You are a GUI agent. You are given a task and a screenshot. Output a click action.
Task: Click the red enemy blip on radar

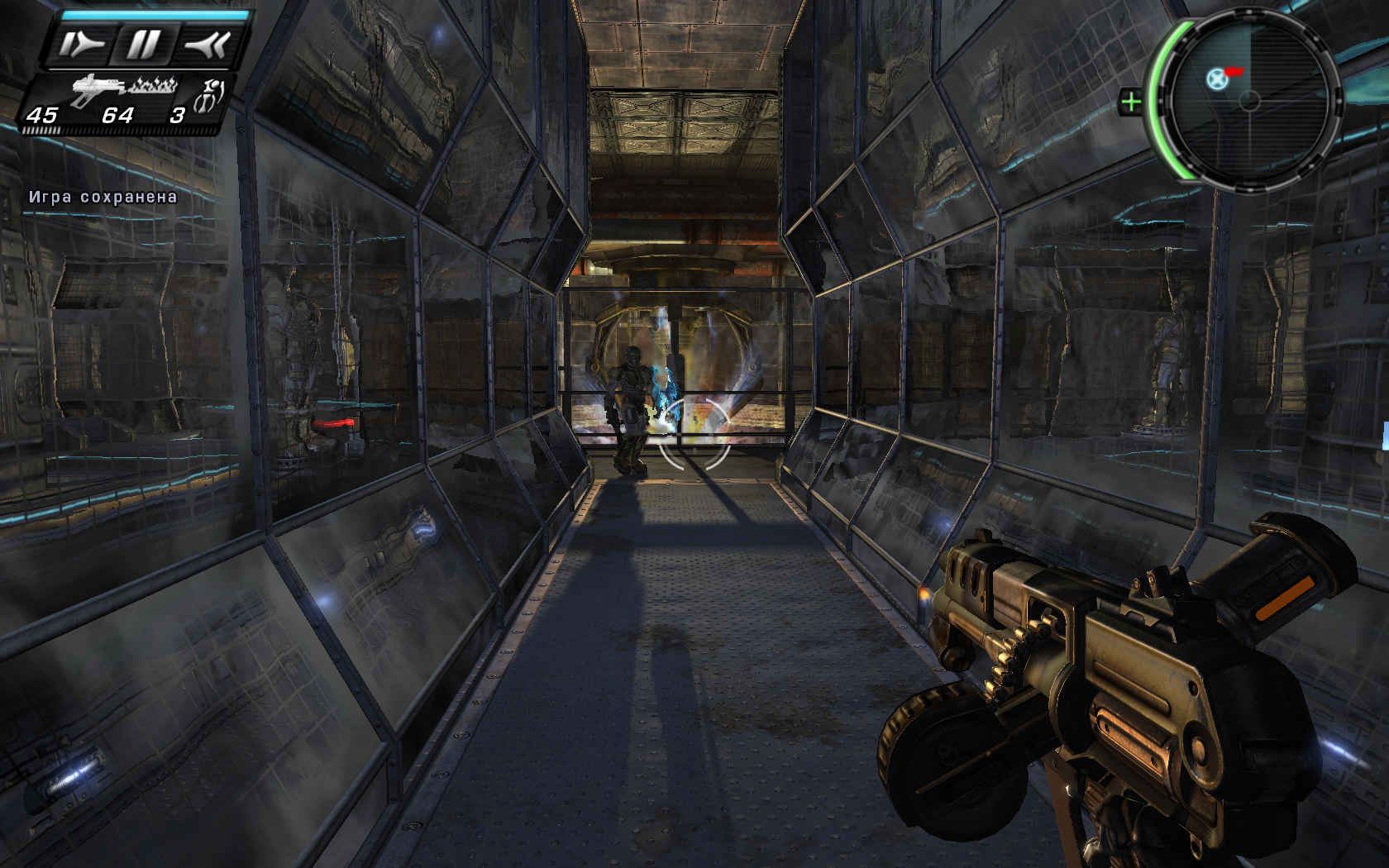pos(1234,72)
